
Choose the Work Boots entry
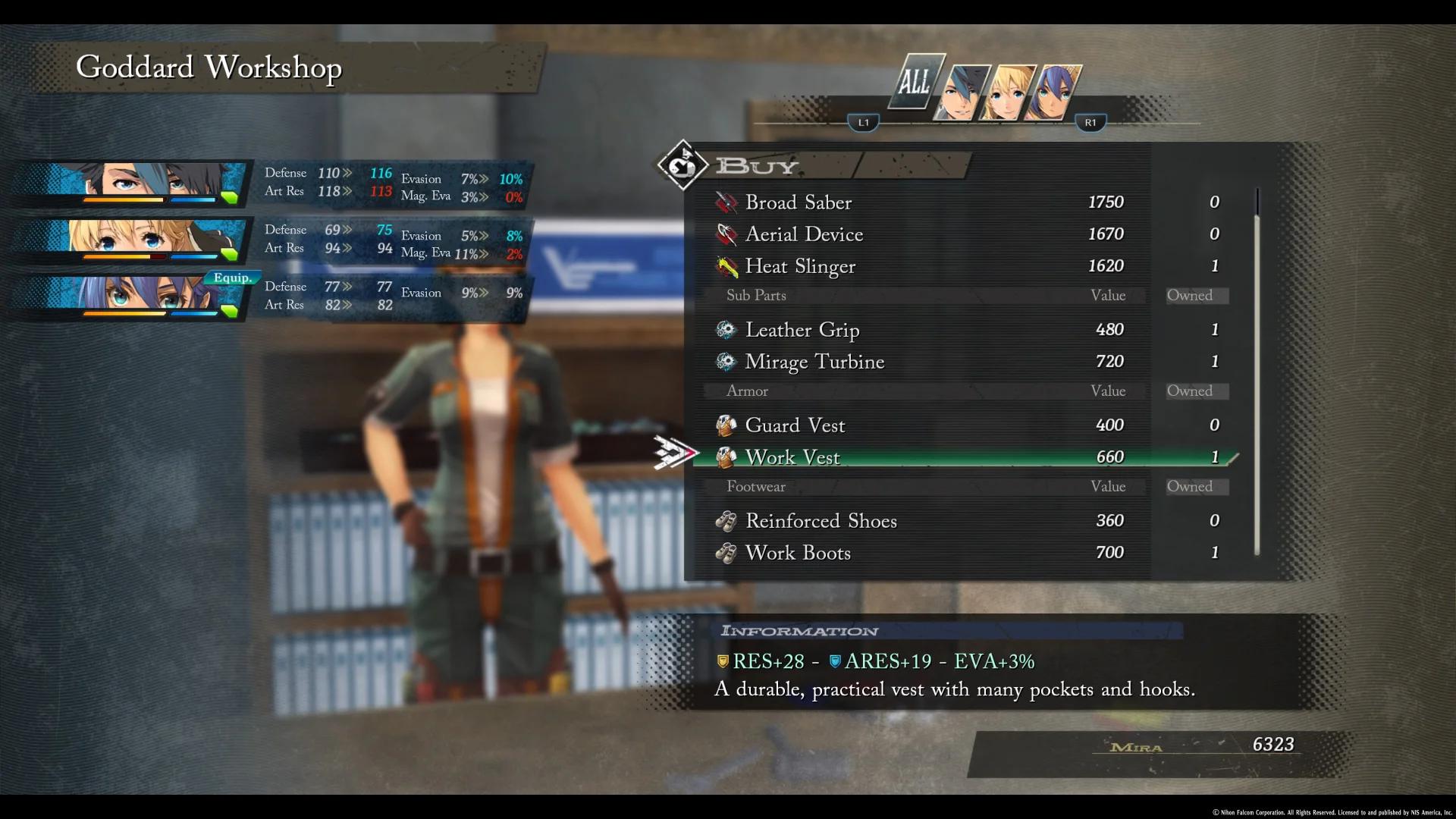pos(798,553)
